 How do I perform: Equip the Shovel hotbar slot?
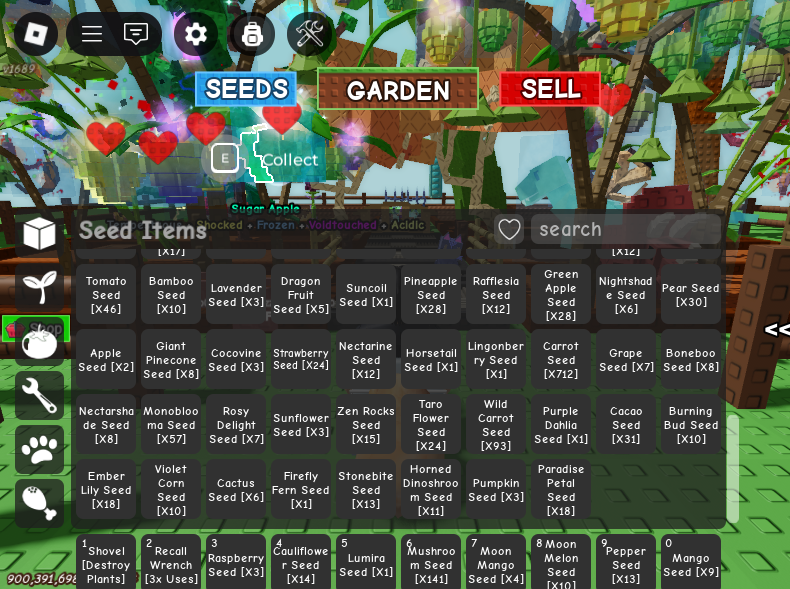[106, 563]
